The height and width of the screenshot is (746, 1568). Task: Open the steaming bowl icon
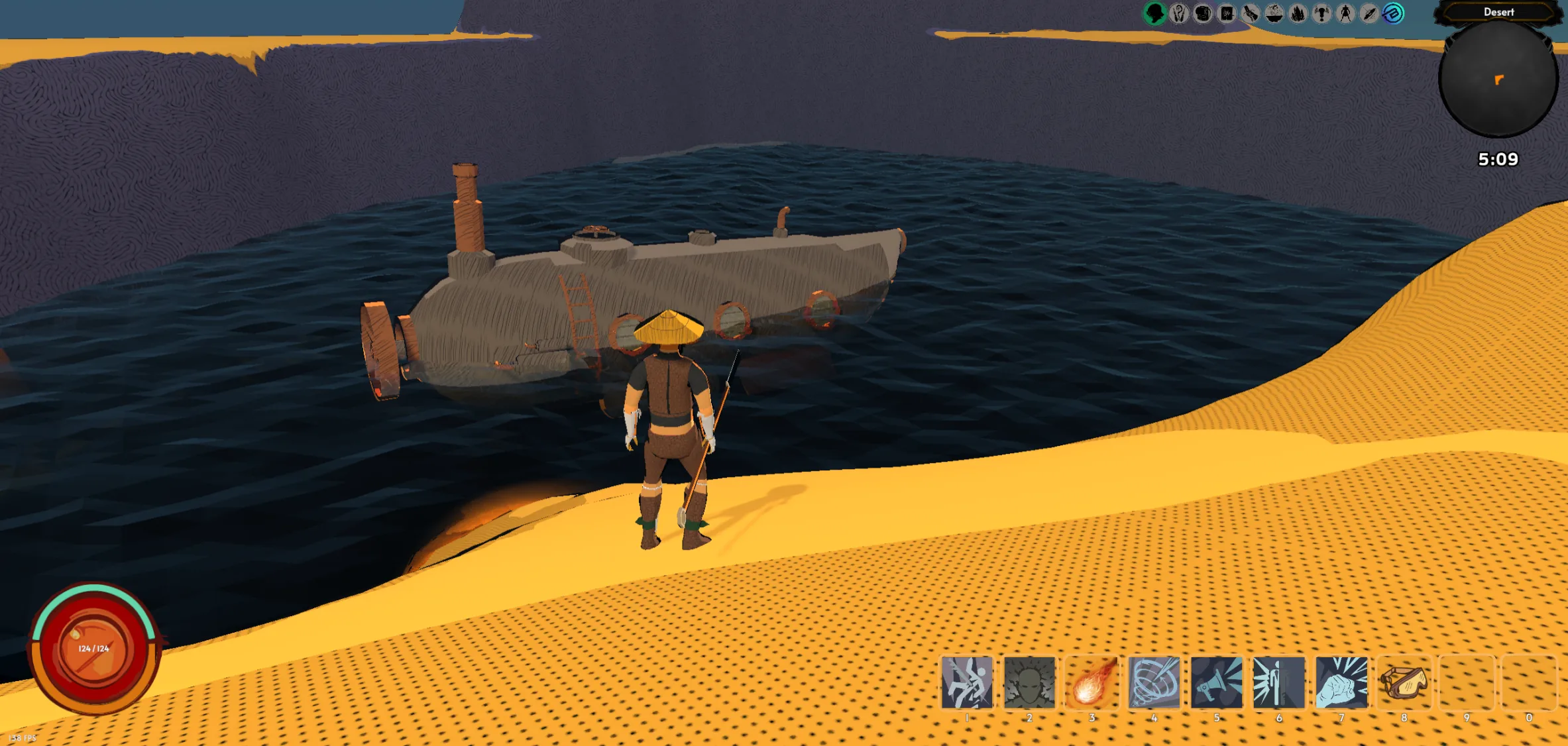point(1274,13)
